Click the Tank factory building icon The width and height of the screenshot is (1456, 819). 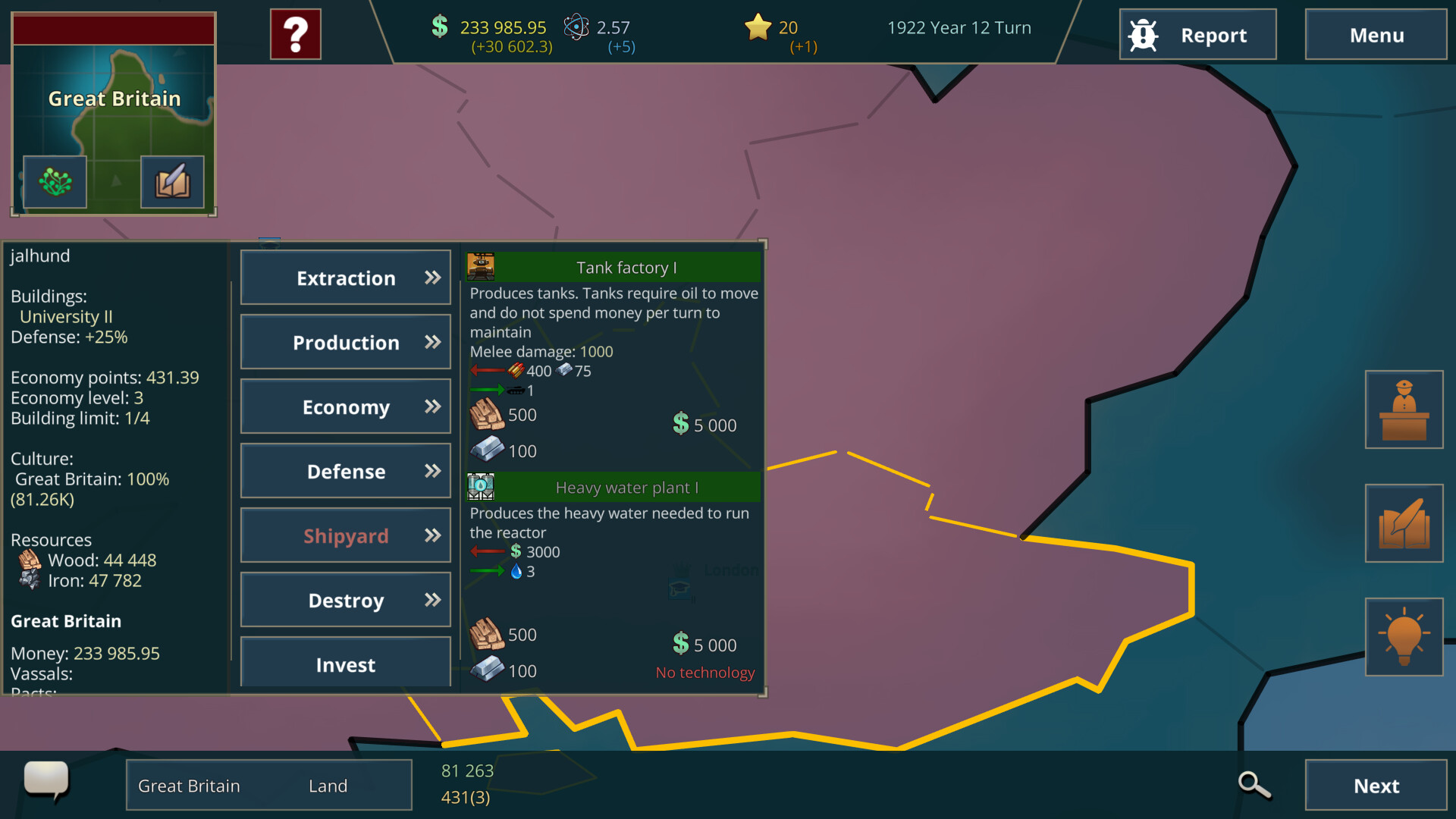click(479, 266)
